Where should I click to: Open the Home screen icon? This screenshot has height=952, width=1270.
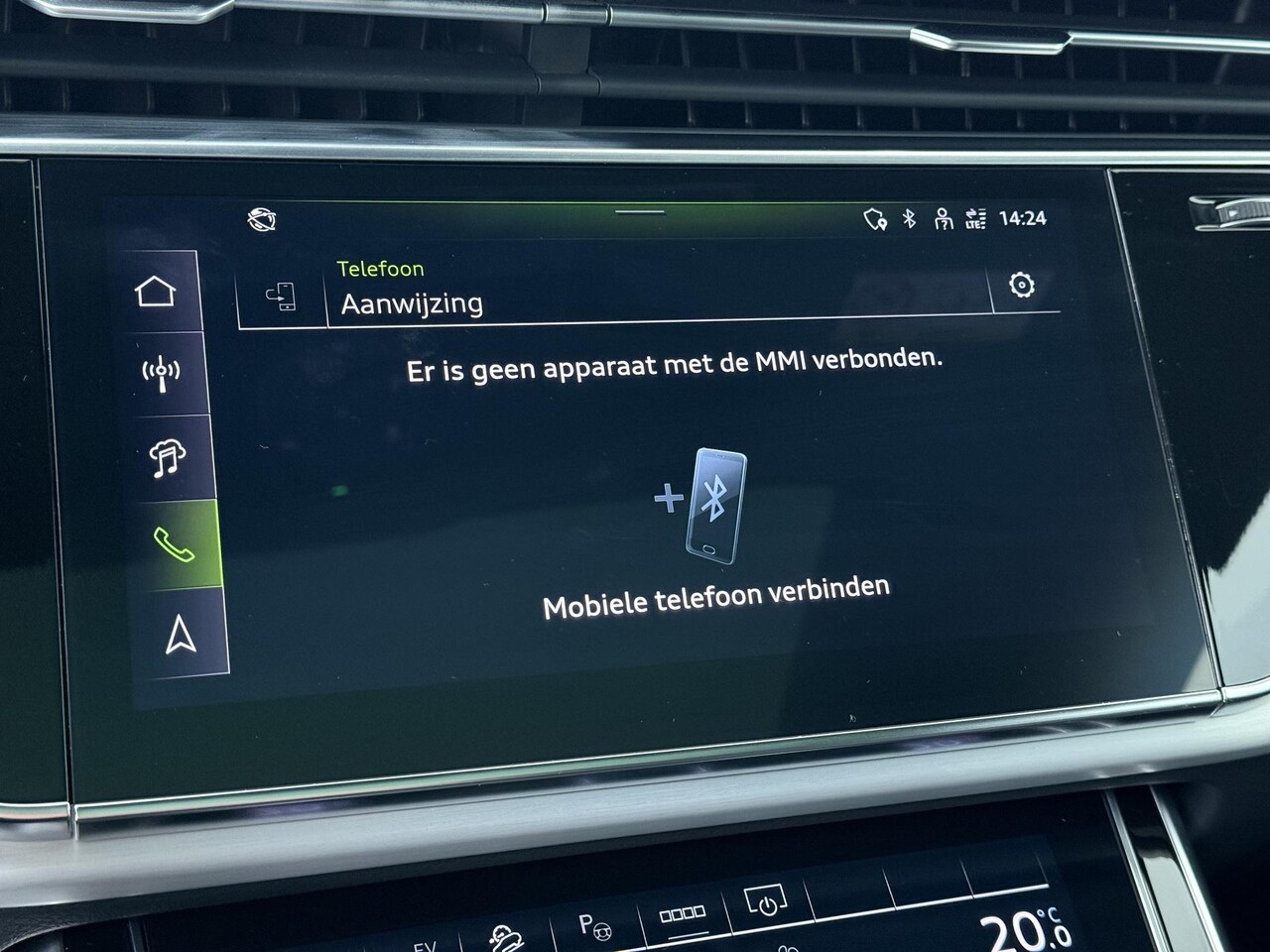156,292
